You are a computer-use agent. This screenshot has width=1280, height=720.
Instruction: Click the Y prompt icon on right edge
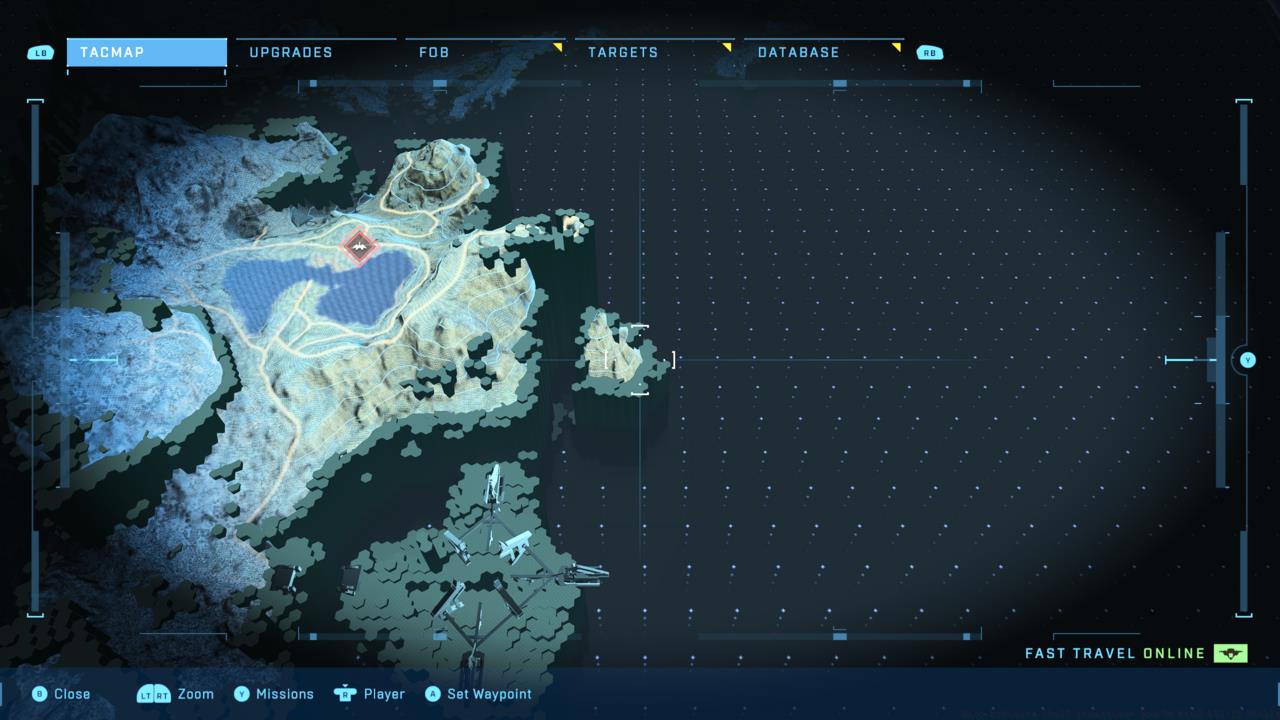(x=1246, y=360)
